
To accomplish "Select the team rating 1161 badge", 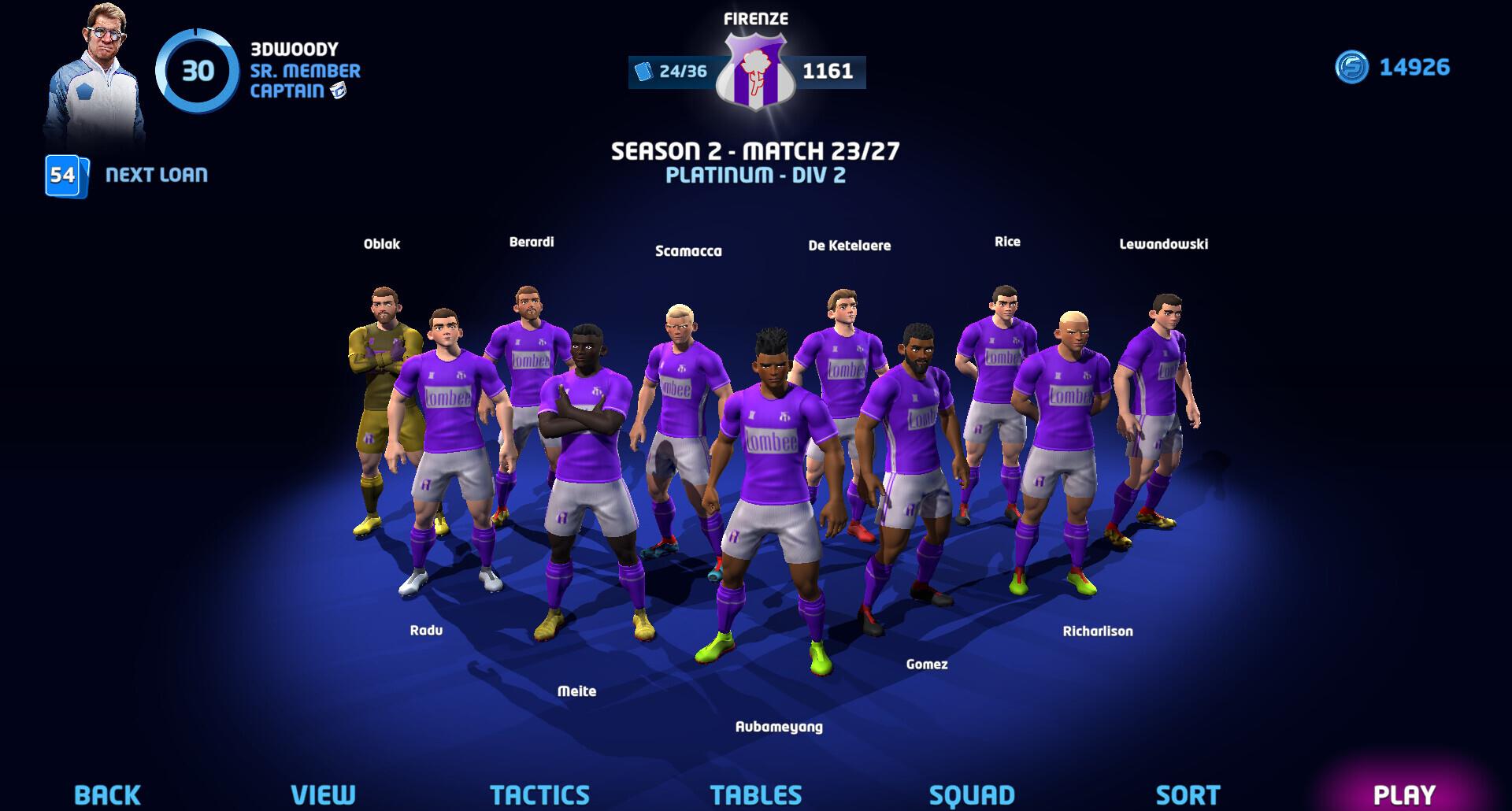I will coord(826,72).
